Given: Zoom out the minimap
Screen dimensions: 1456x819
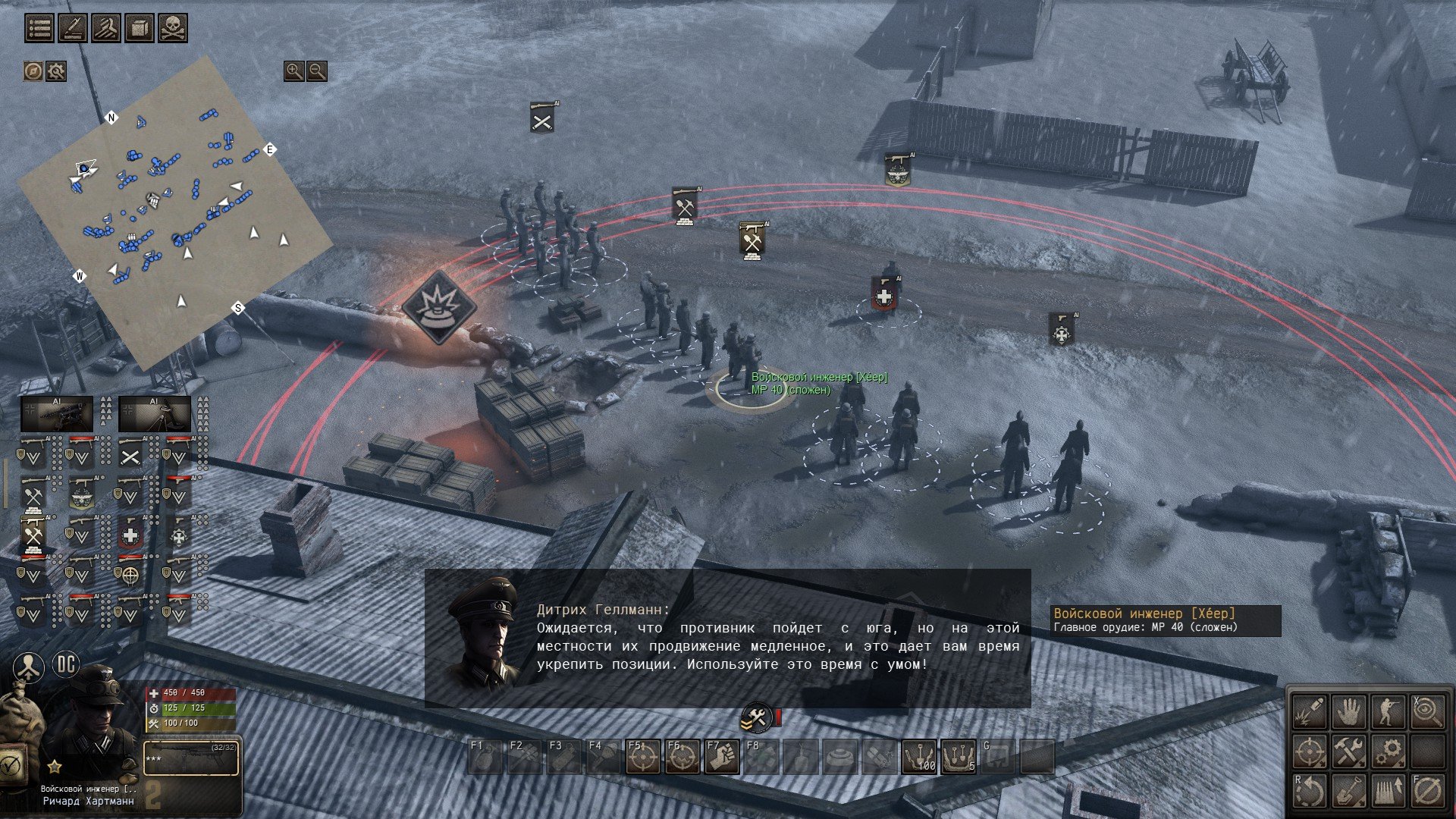Looking at the screenshot, I should coord(317,71).
